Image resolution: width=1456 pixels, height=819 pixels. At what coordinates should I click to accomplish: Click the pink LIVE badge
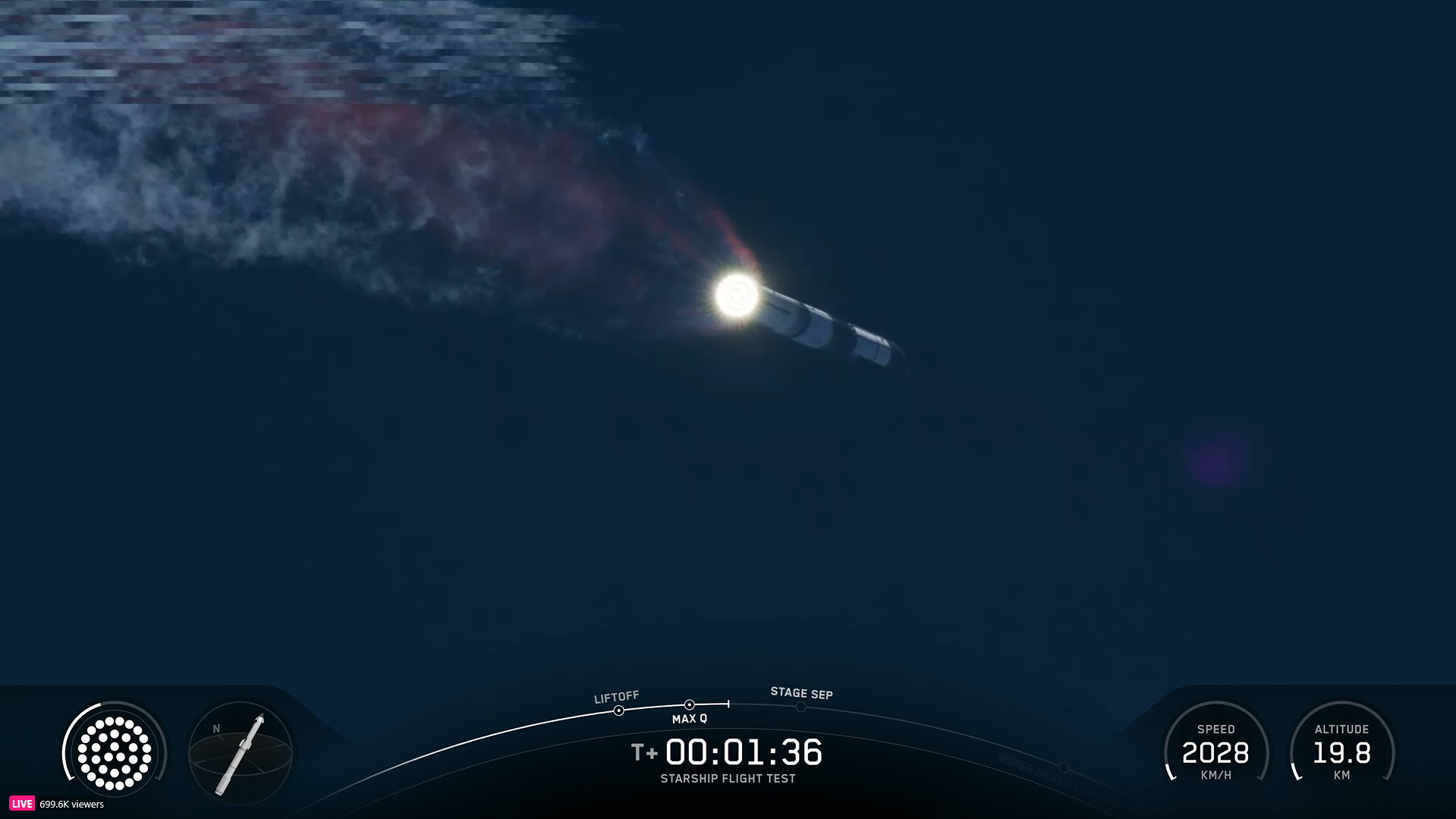[x=22, y=804]
